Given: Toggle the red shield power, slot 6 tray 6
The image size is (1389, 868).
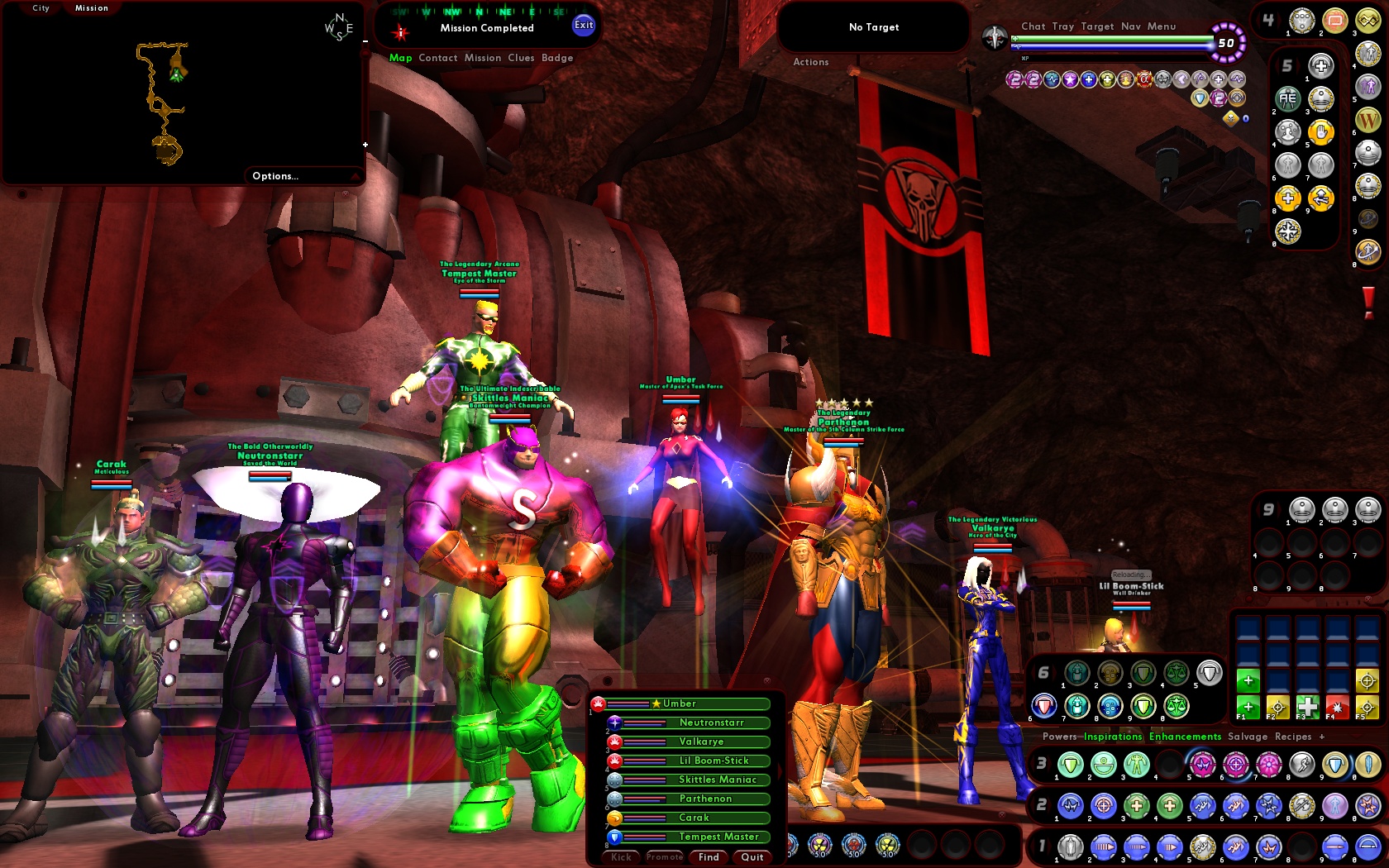Looking at the screenshot, I should [1043, 706].
